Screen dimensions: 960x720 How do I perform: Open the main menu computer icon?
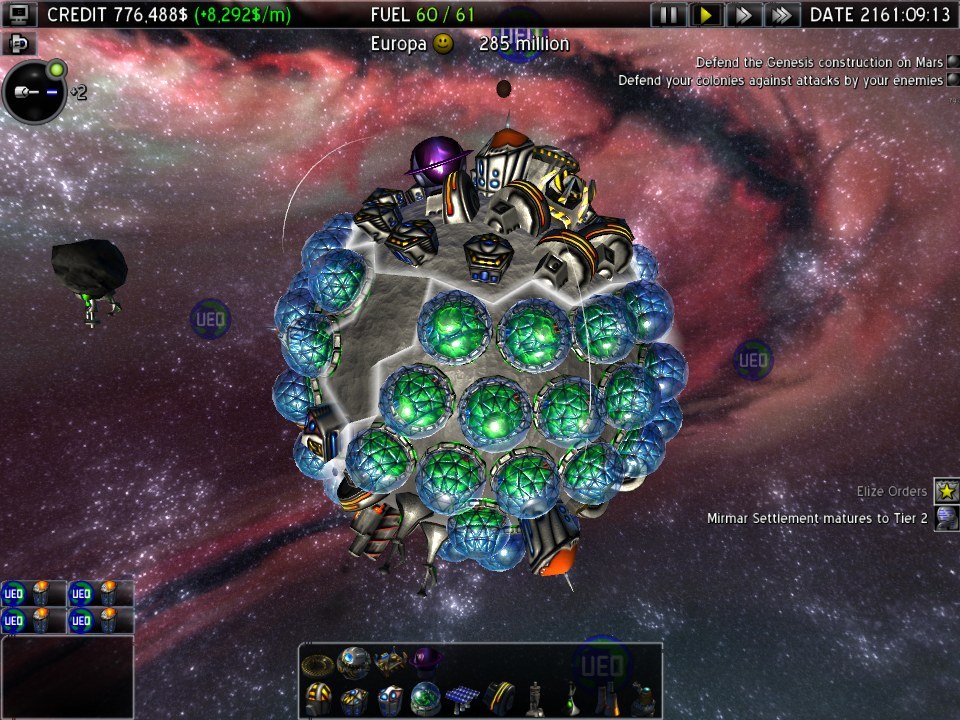click(20, 14)
